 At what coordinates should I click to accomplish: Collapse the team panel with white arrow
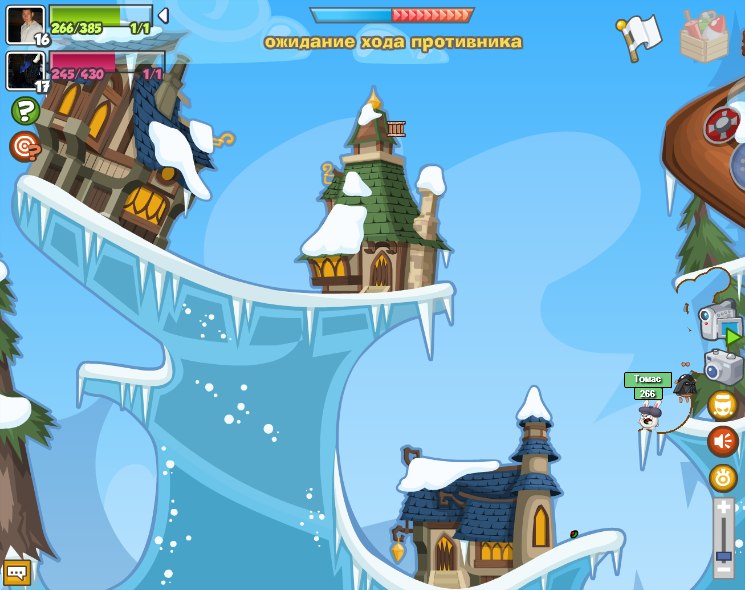click(163, 15)
